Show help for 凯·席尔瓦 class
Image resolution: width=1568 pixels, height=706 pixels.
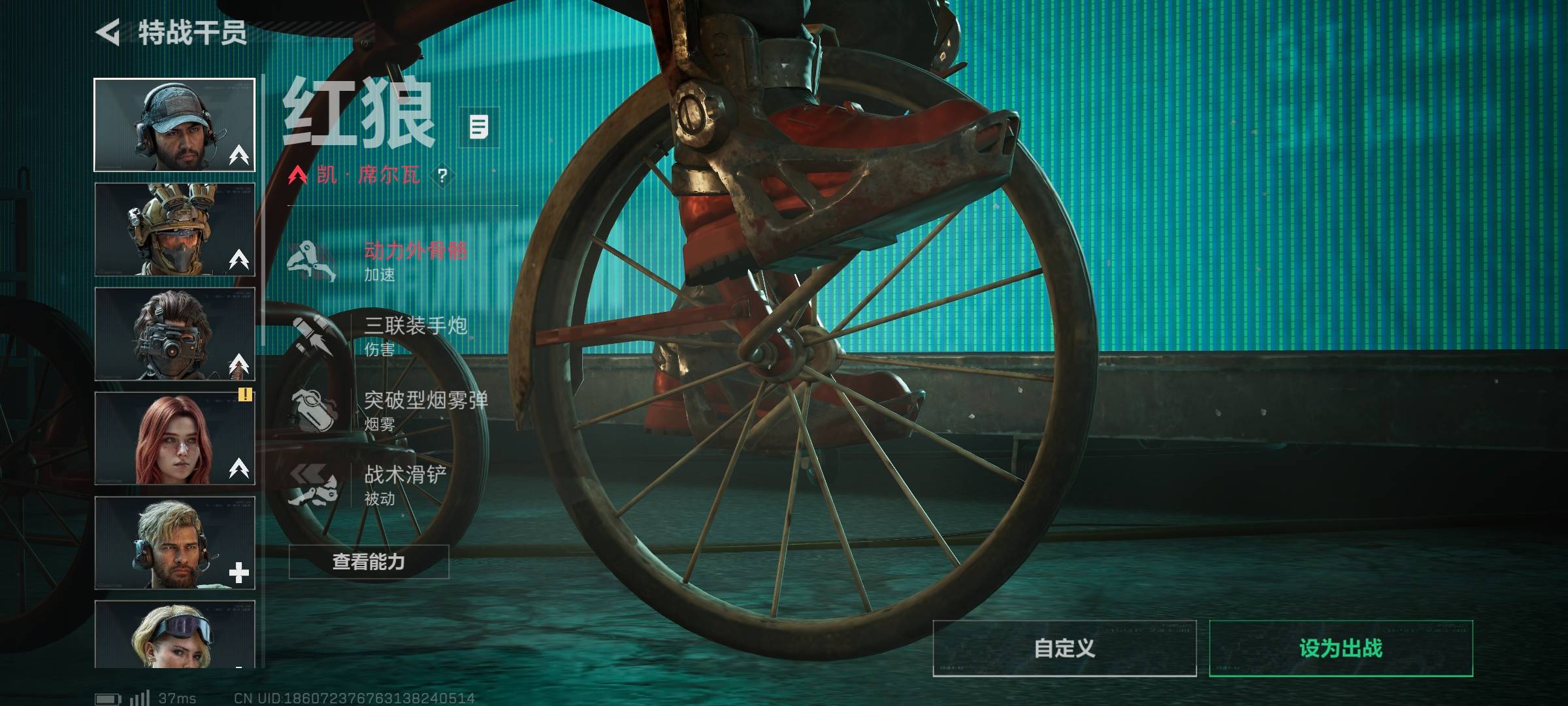[442, 175]
